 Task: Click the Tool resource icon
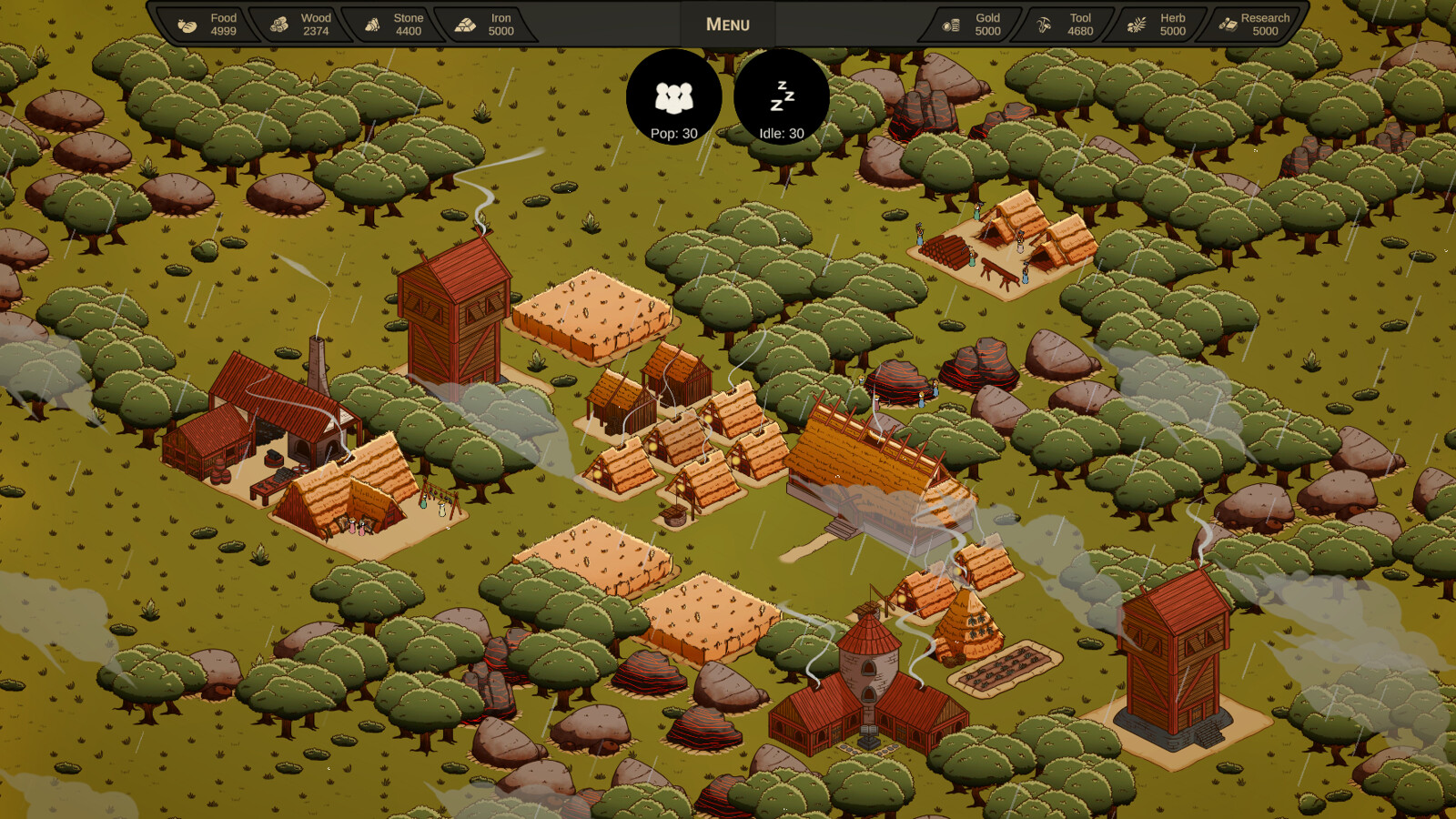(x=1043, y=25)
